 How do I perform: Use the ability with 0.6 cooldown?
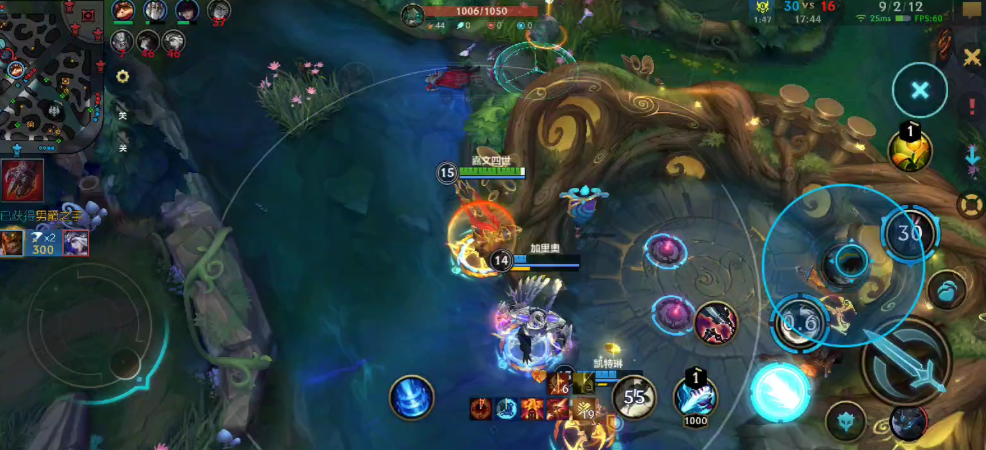801,322
